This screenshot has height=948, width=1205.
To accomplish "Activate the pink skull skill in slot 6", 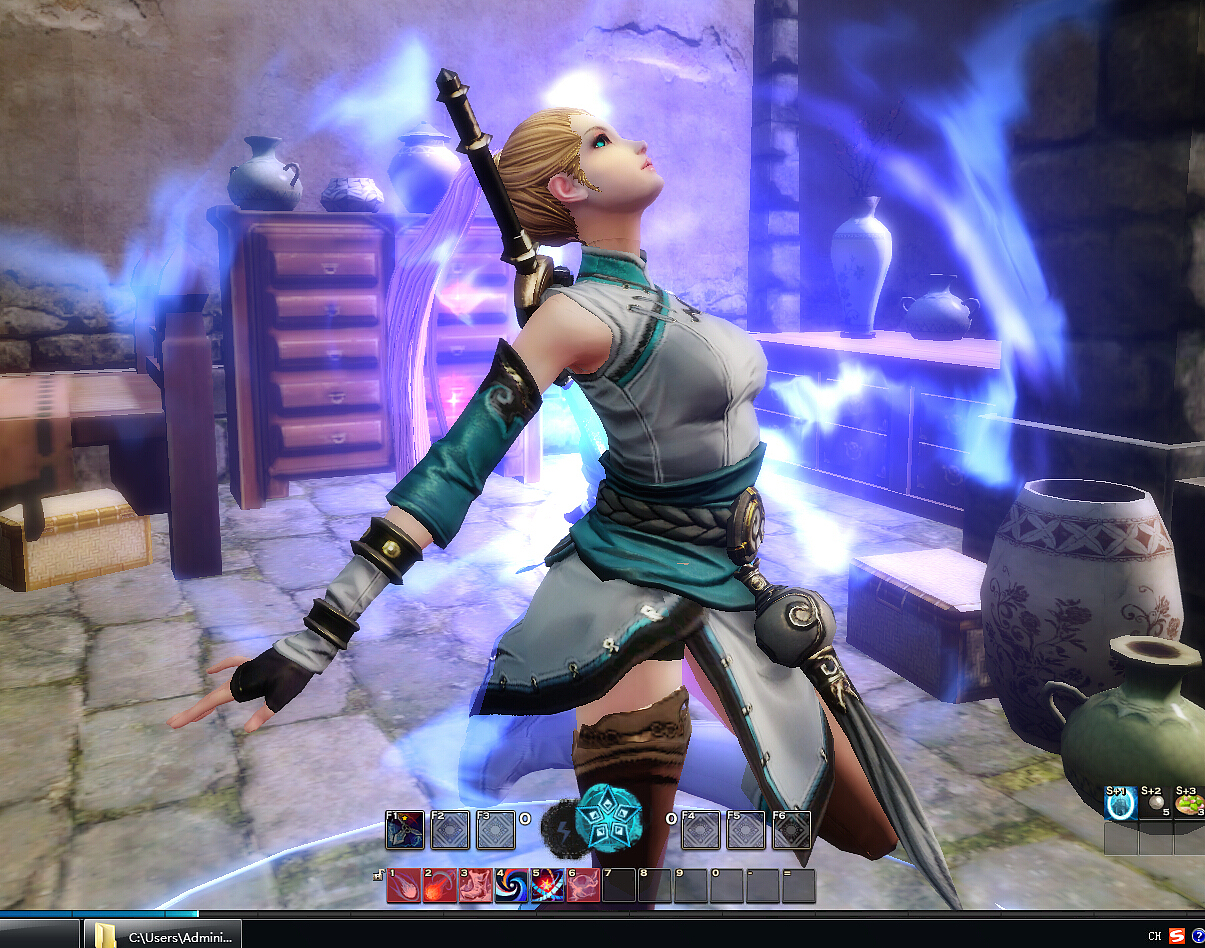I will coord(583,886).
